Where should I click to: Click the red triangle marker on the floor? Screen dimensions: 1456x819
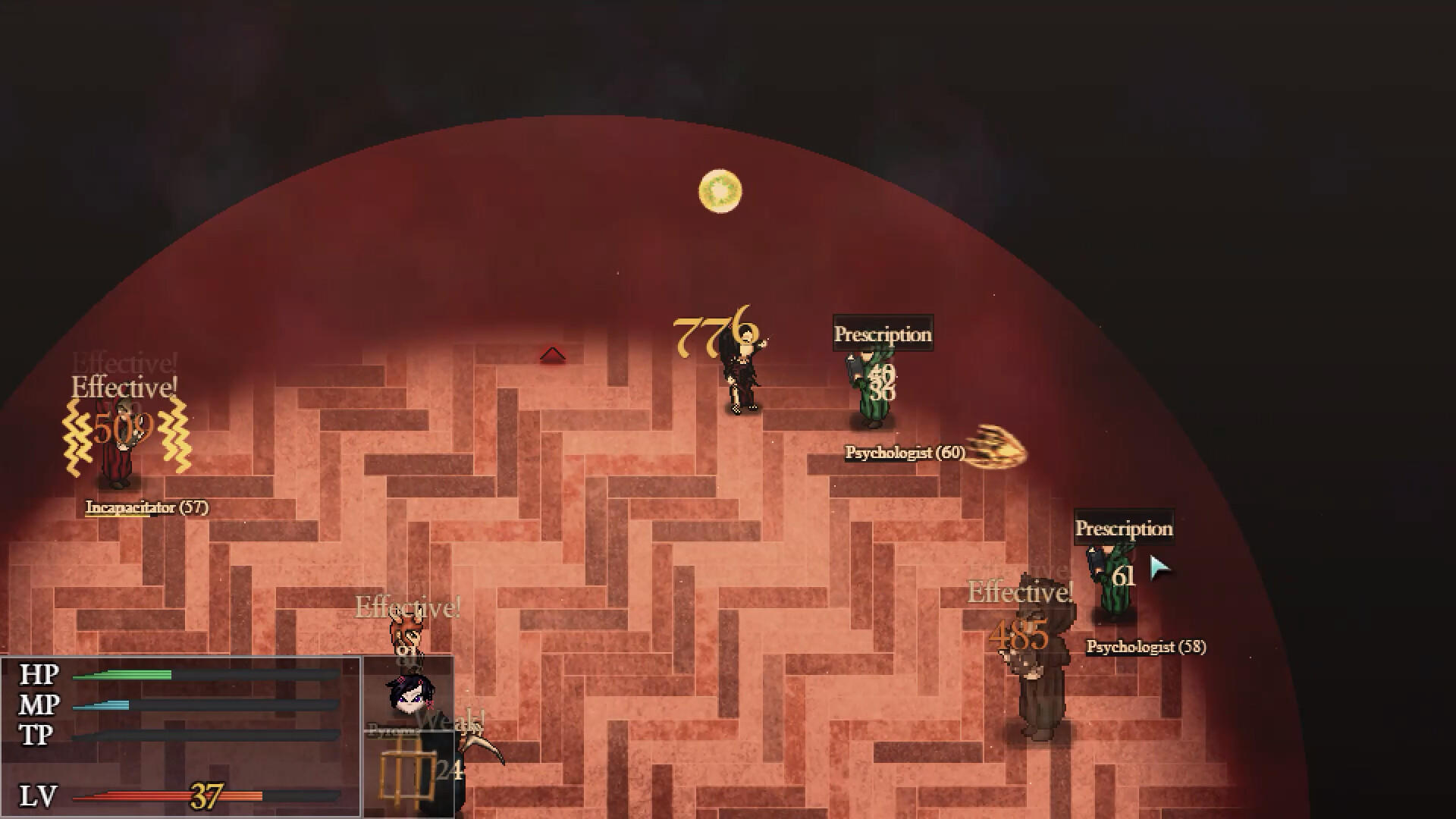pos(554,353)
